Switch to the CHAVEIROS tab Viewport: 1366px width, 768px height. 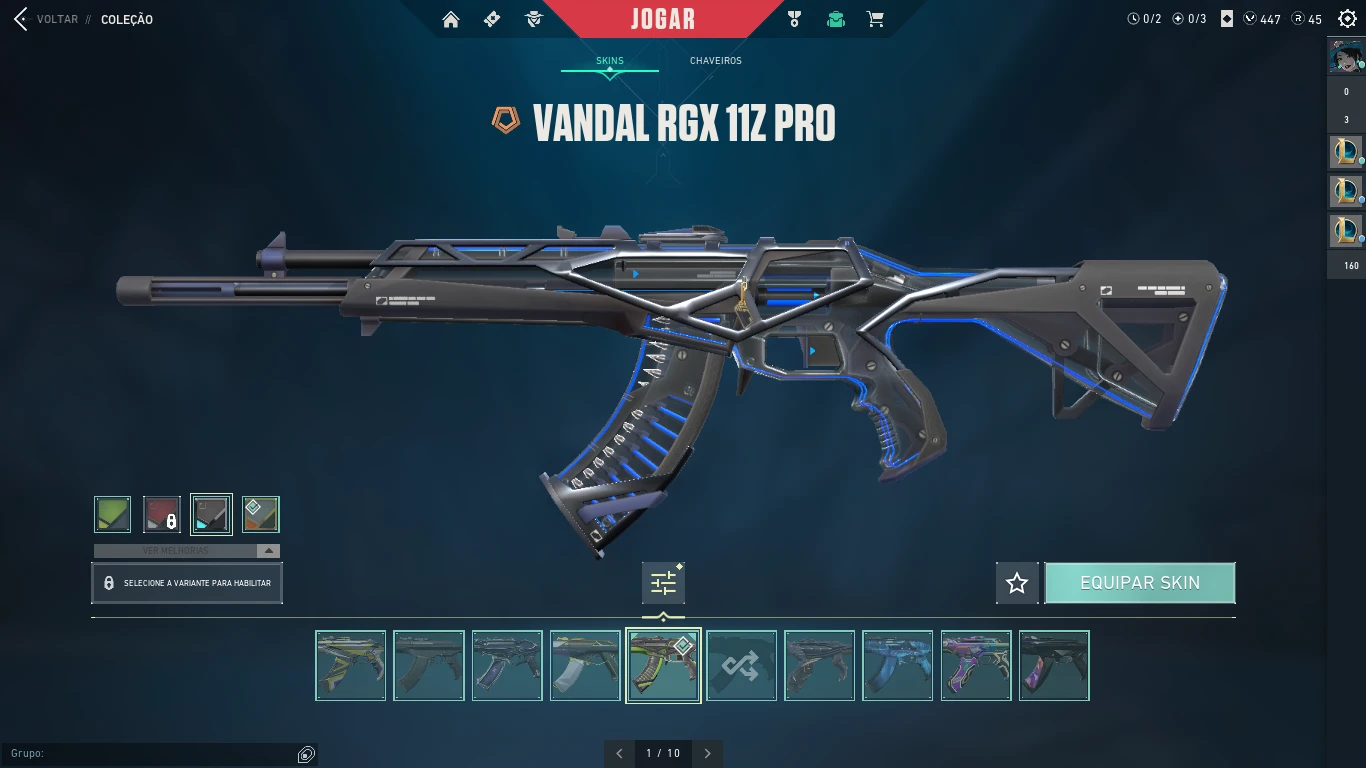(714, 60)
